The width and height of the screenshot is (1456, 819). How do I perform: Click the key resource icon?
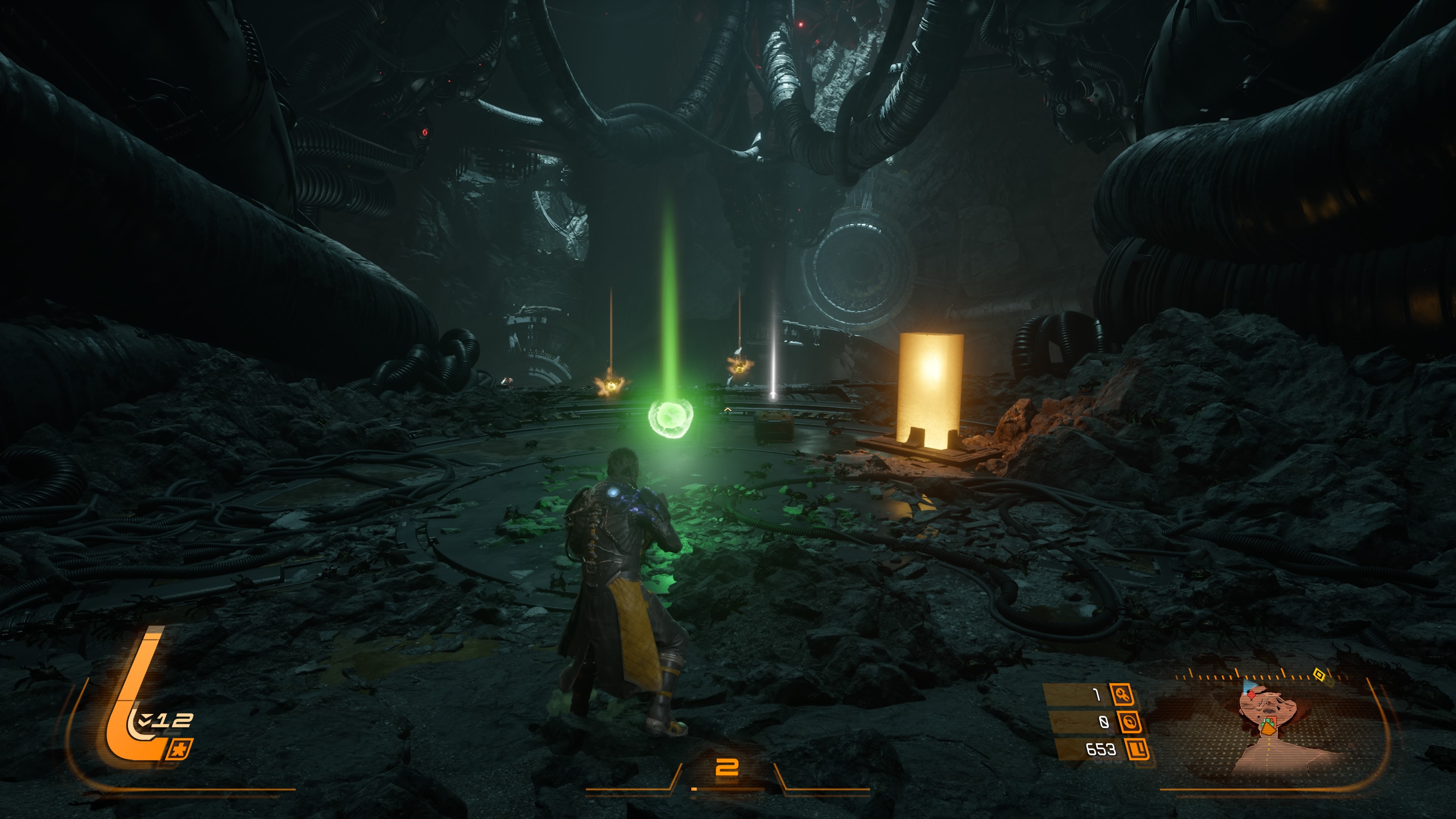1122,694
